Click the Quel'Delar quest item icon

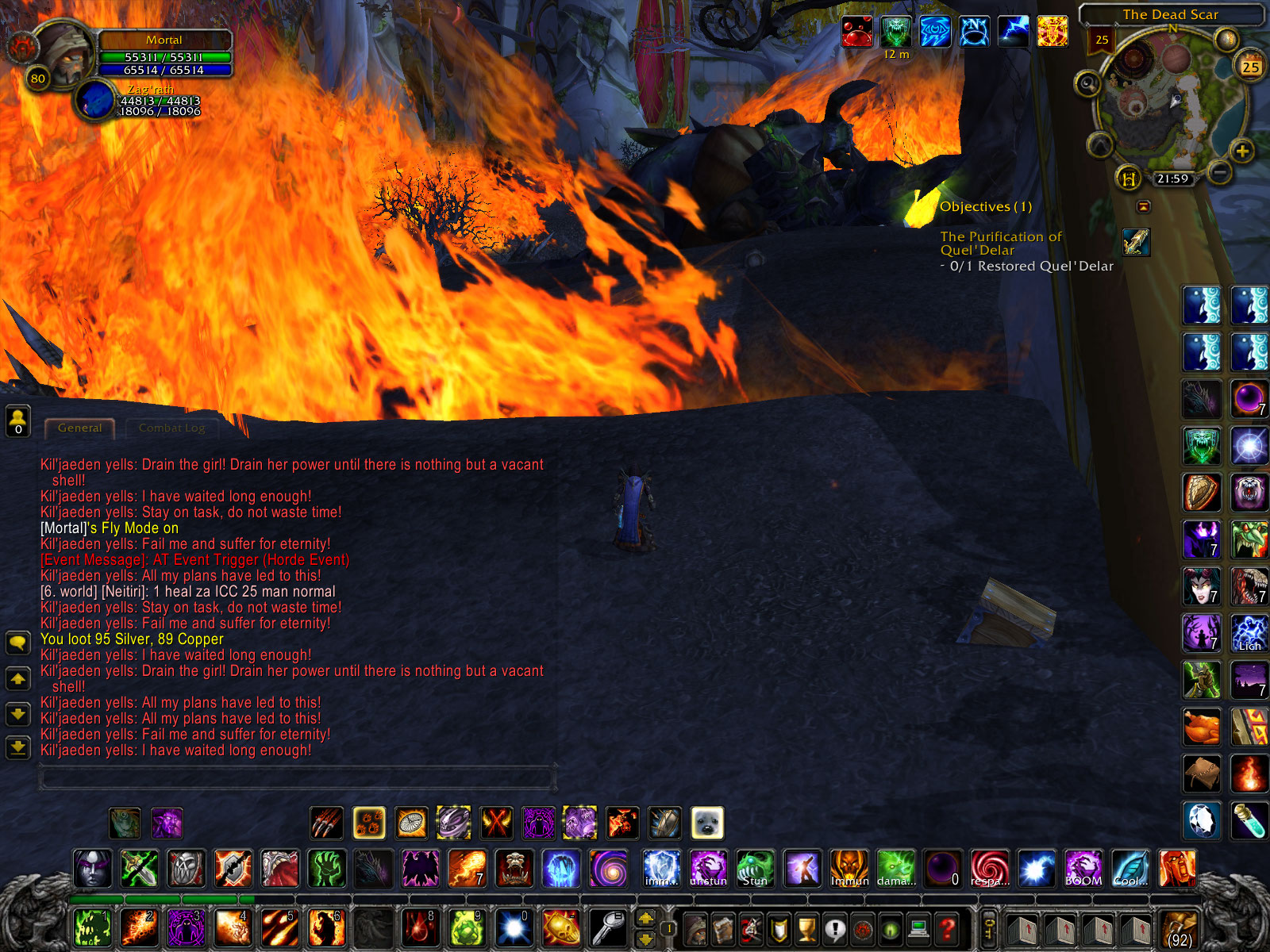tap(1137, 244)
